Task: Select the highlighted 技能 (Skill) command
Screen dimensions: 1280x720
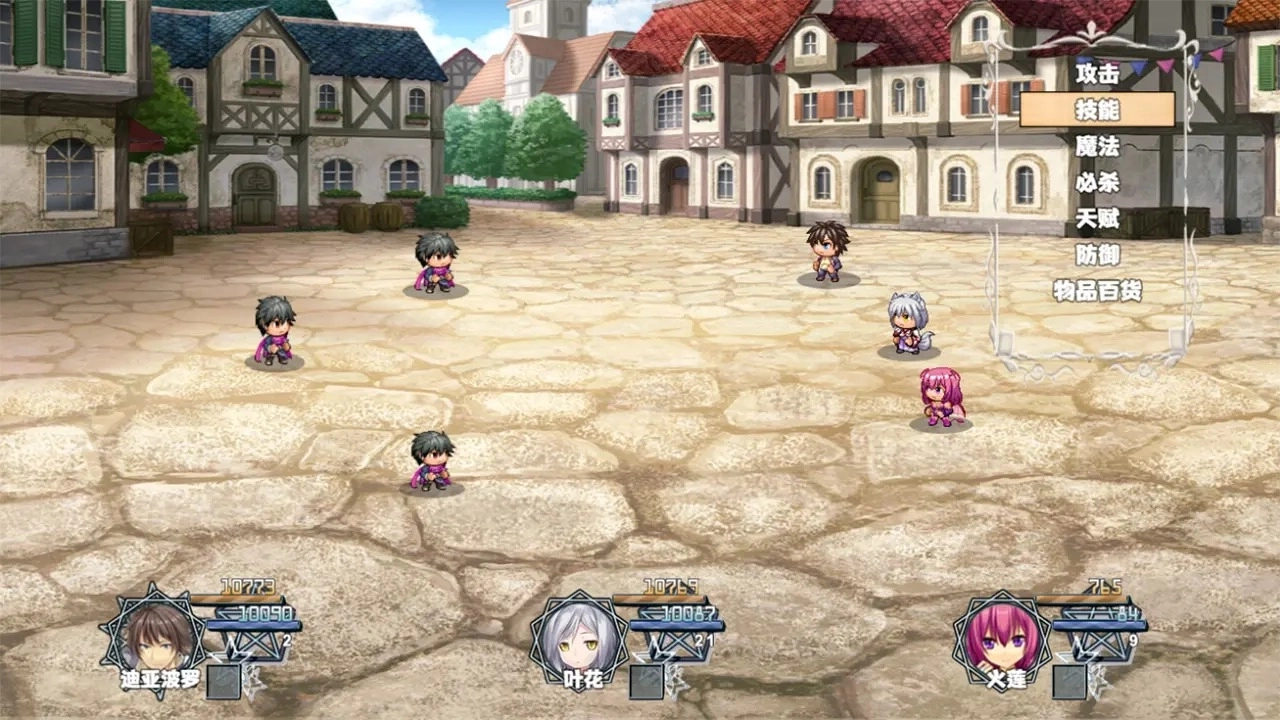Action: point(1097,109)
